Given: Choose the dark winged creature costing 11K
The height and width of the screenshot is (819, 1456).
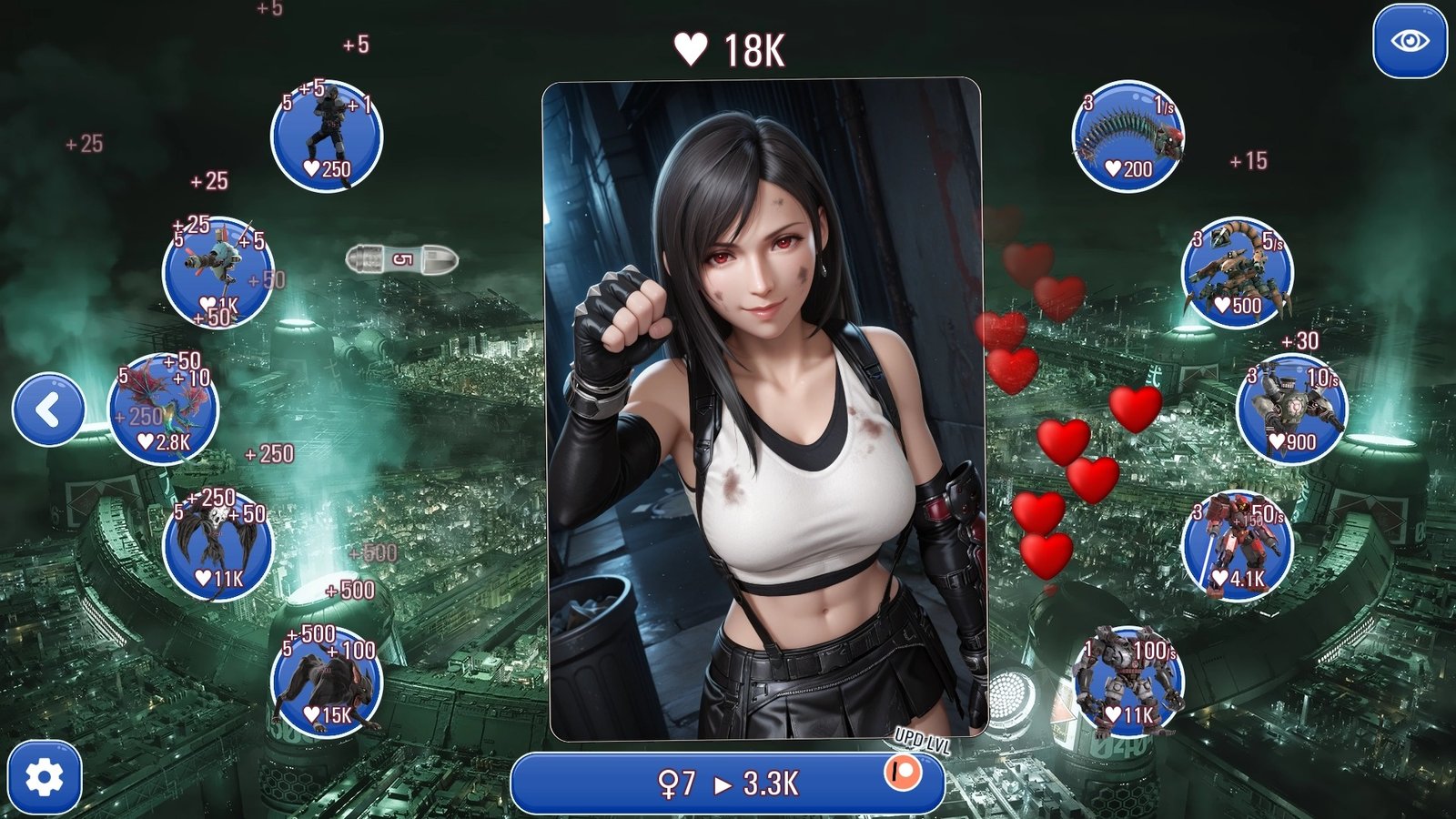Looking at the screenshot, I should (x=217, y=546).
